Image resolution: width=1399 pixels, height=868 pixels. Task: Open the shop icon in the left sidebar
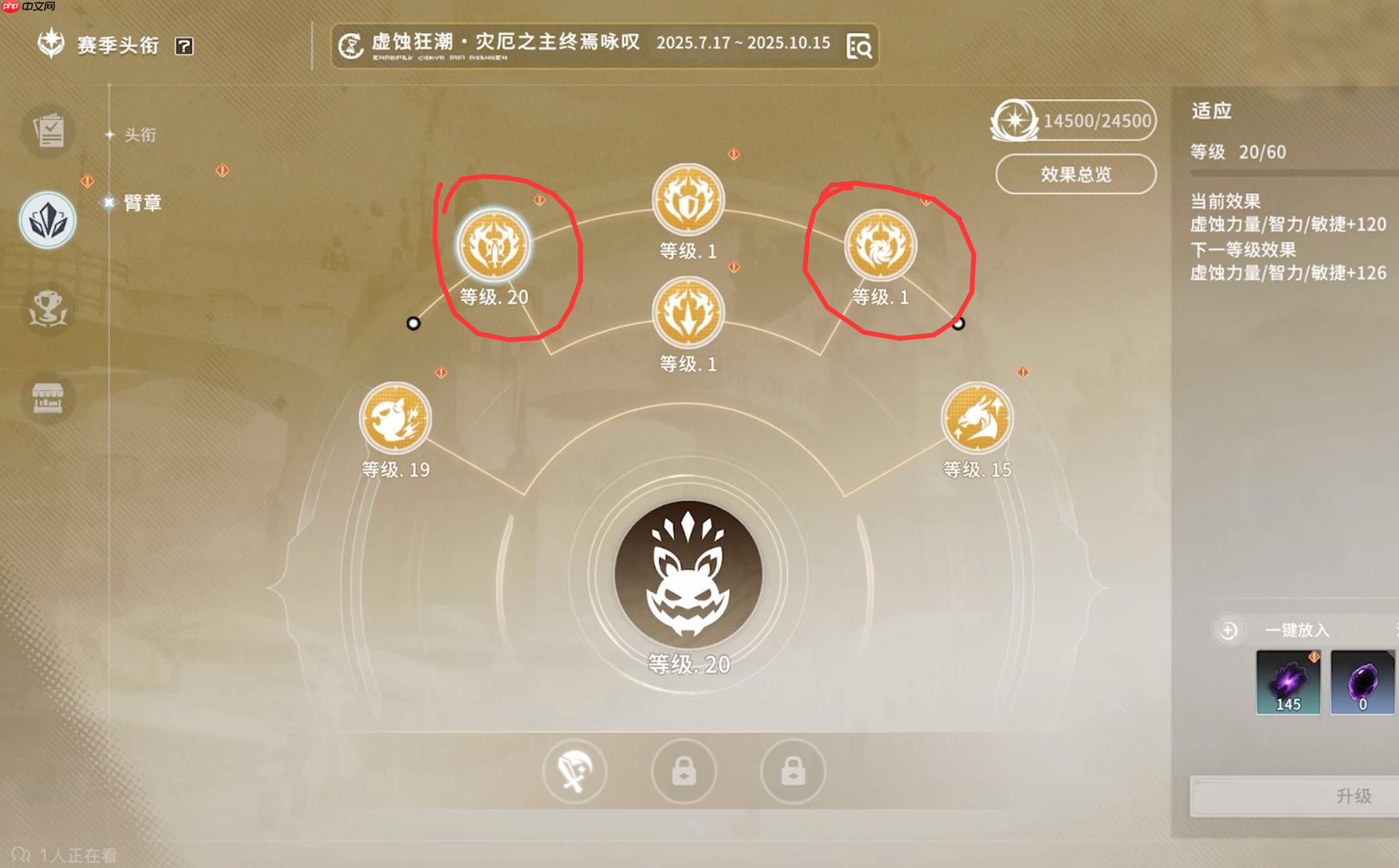pos(47,399)
